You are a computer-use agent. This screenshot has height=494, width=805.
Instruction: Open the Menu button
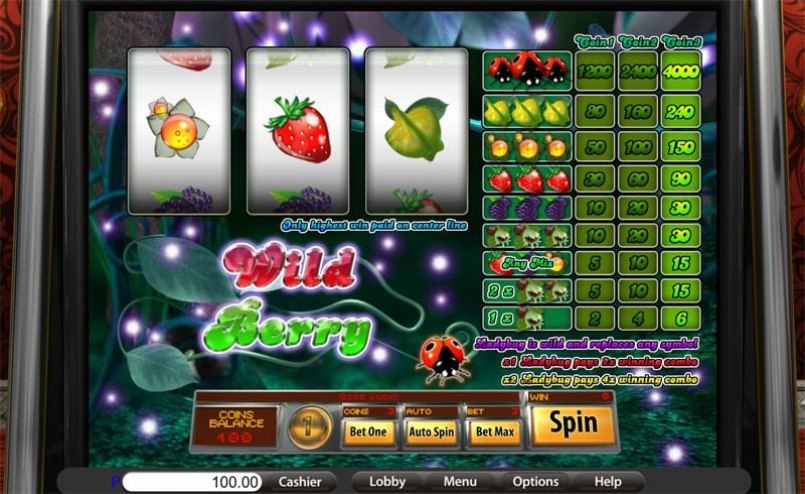click(x=460, y=481)
